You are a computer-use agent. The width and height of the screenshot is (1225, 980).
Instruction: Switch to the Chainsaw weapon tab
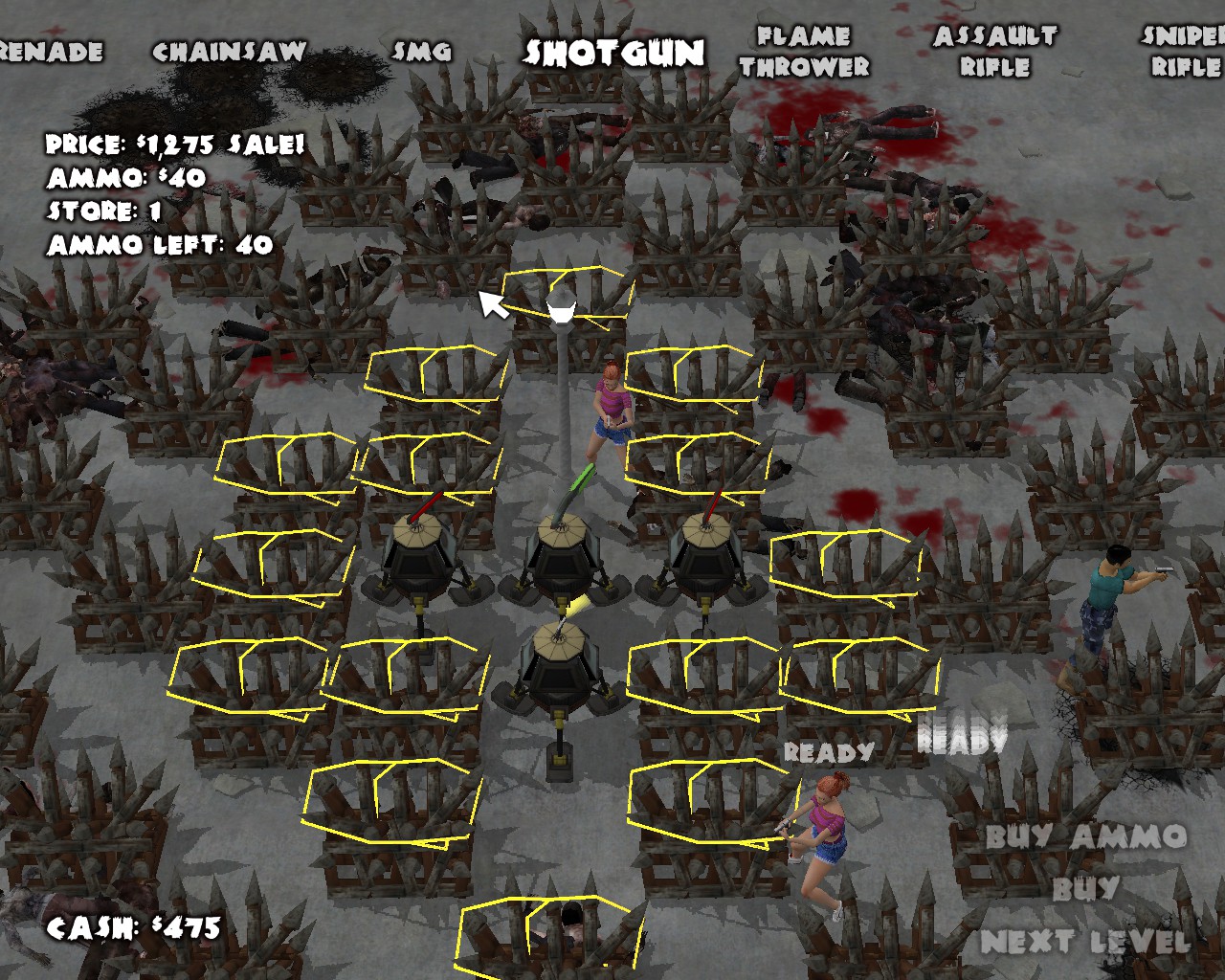[x=231, y=48]
